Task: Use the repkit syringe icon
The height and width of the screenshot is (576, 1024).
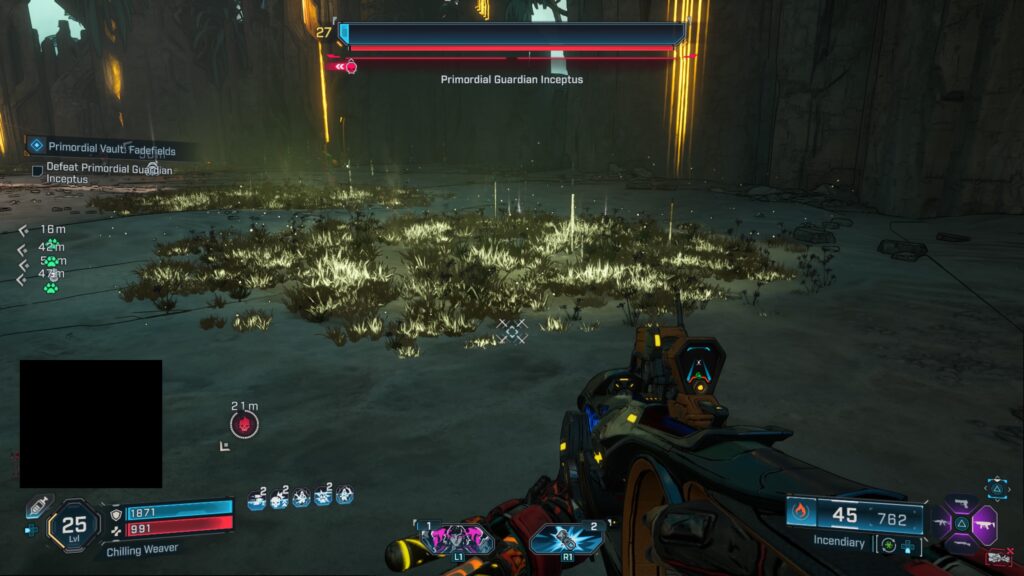Action: [x=37, y=505]
